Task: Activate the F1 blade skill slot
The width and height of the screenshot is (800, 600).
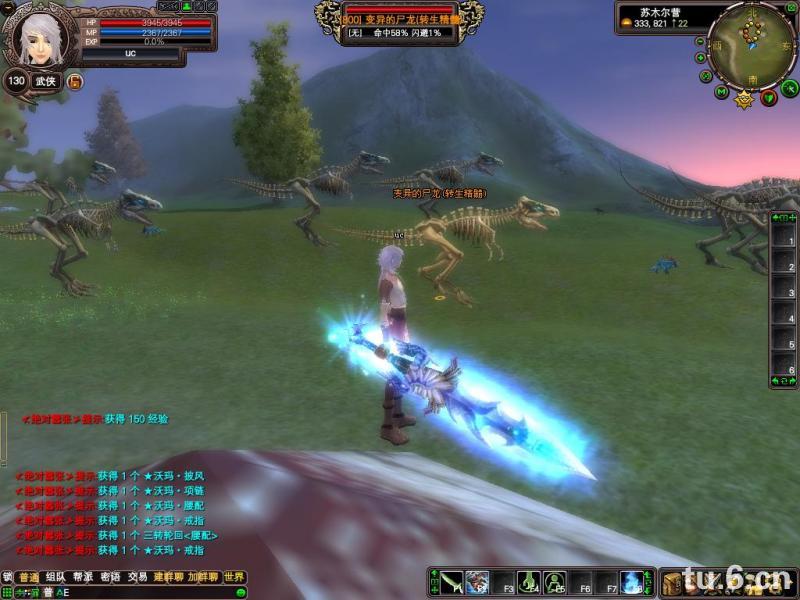Action: 451,582
